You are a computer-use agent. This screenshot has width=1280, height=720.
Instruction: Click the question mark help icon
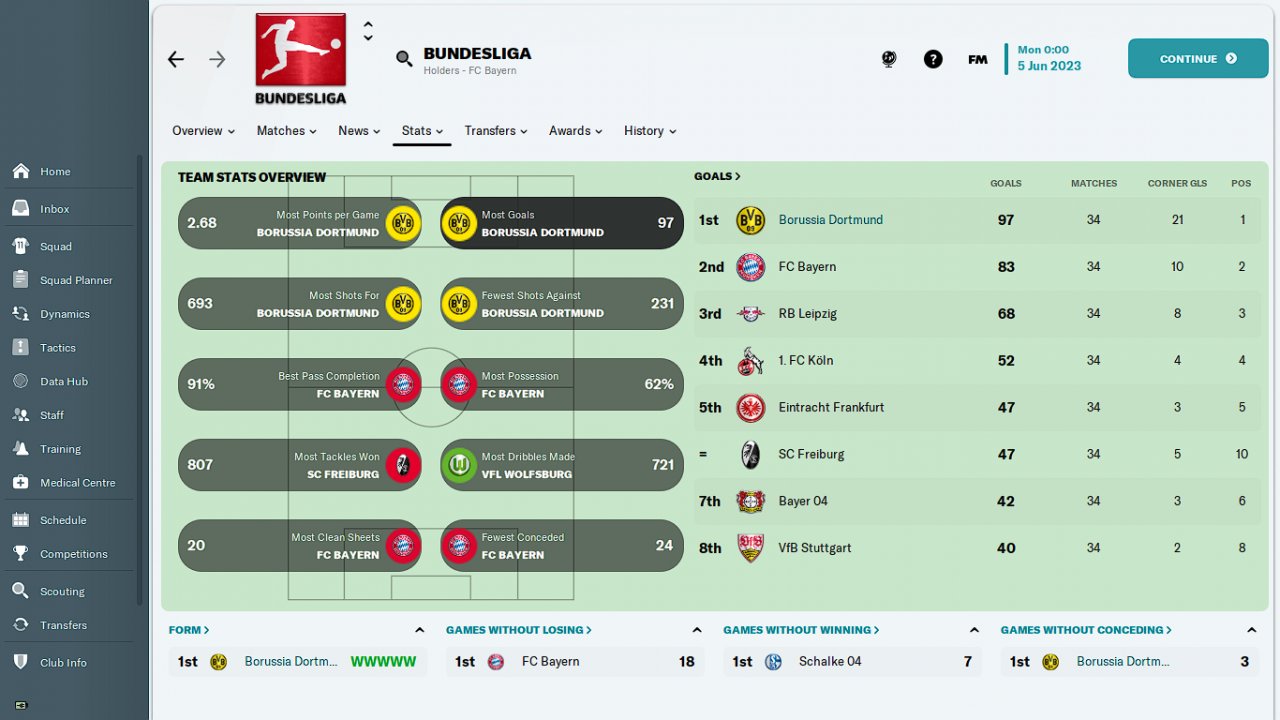(933, 59)
